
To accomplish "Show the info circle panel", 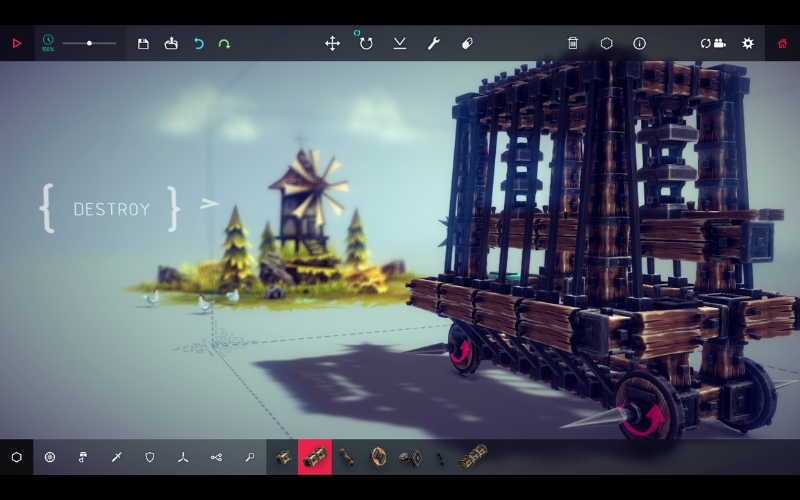I will pos(639,43).
